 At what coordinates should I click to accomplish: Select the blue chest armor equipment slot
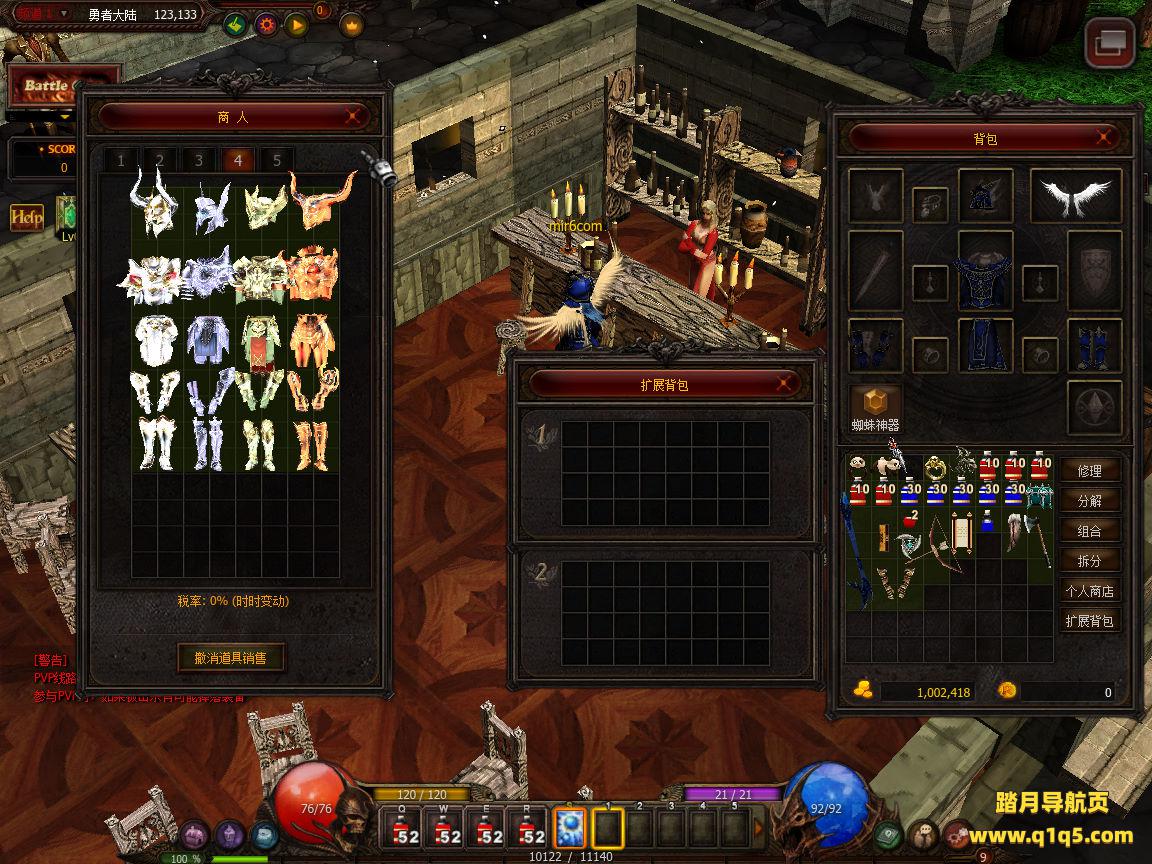985,272
